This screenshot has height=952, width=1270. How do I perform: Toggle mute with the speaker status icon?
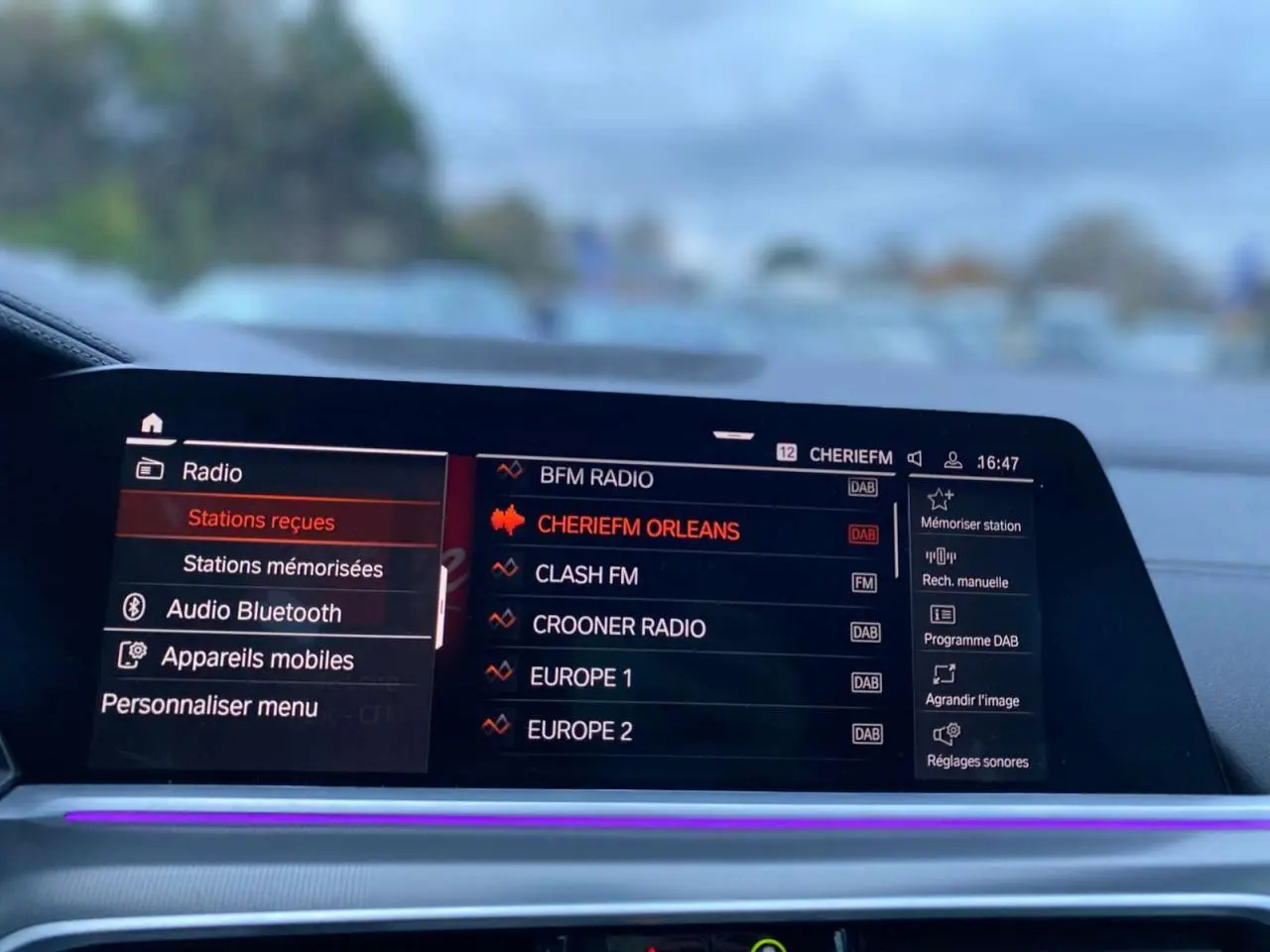[x=914, y=457]
